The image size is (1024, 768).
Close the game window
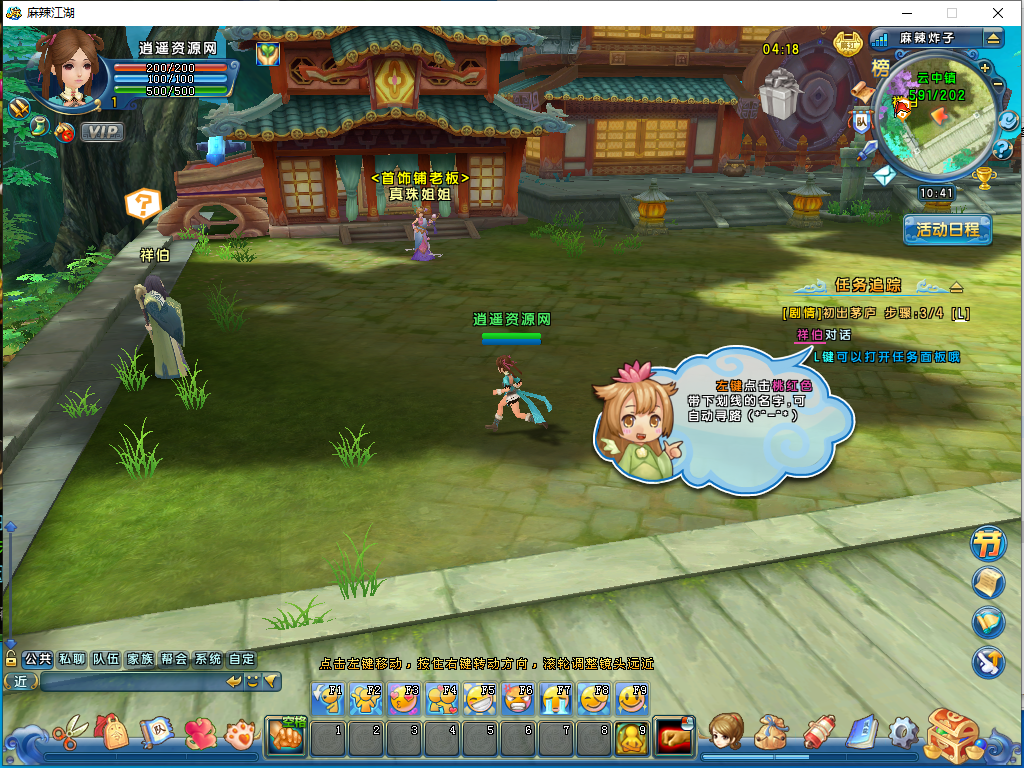998,13
